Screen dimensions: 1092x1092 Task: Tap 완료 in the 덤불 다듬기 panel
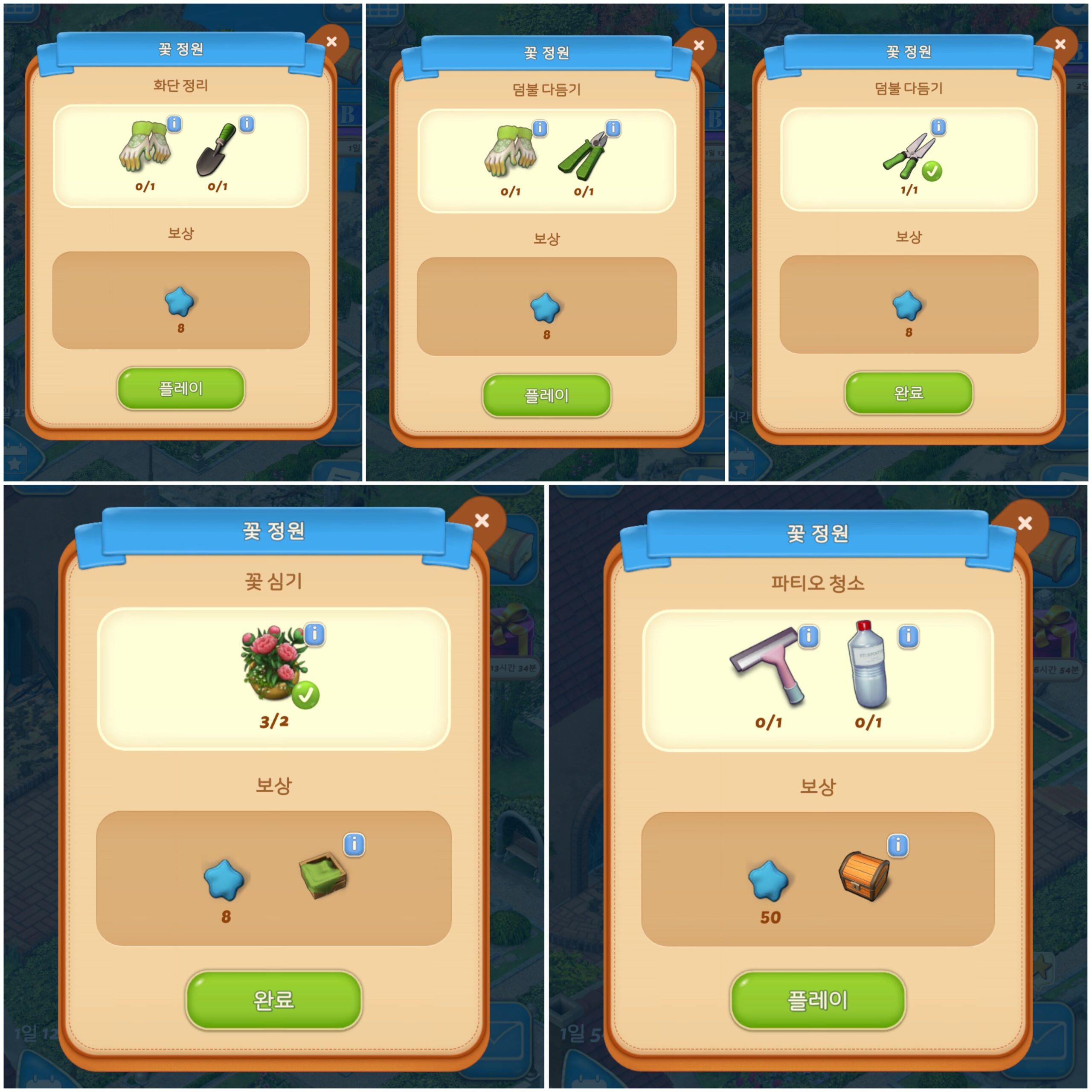(x=909, y=393)
